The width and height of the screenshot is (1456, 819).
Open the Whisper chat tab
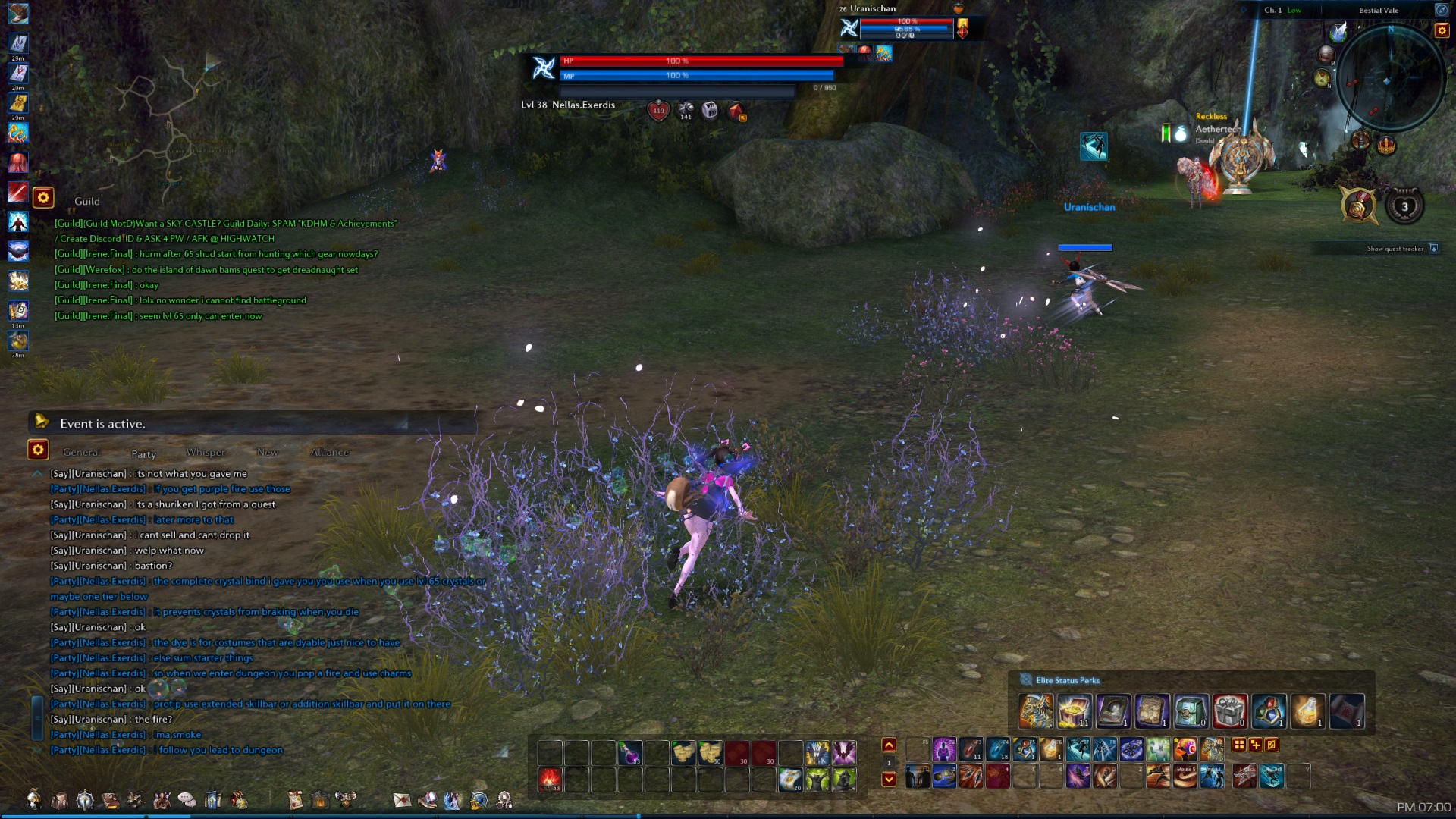(x=206, y=453)
